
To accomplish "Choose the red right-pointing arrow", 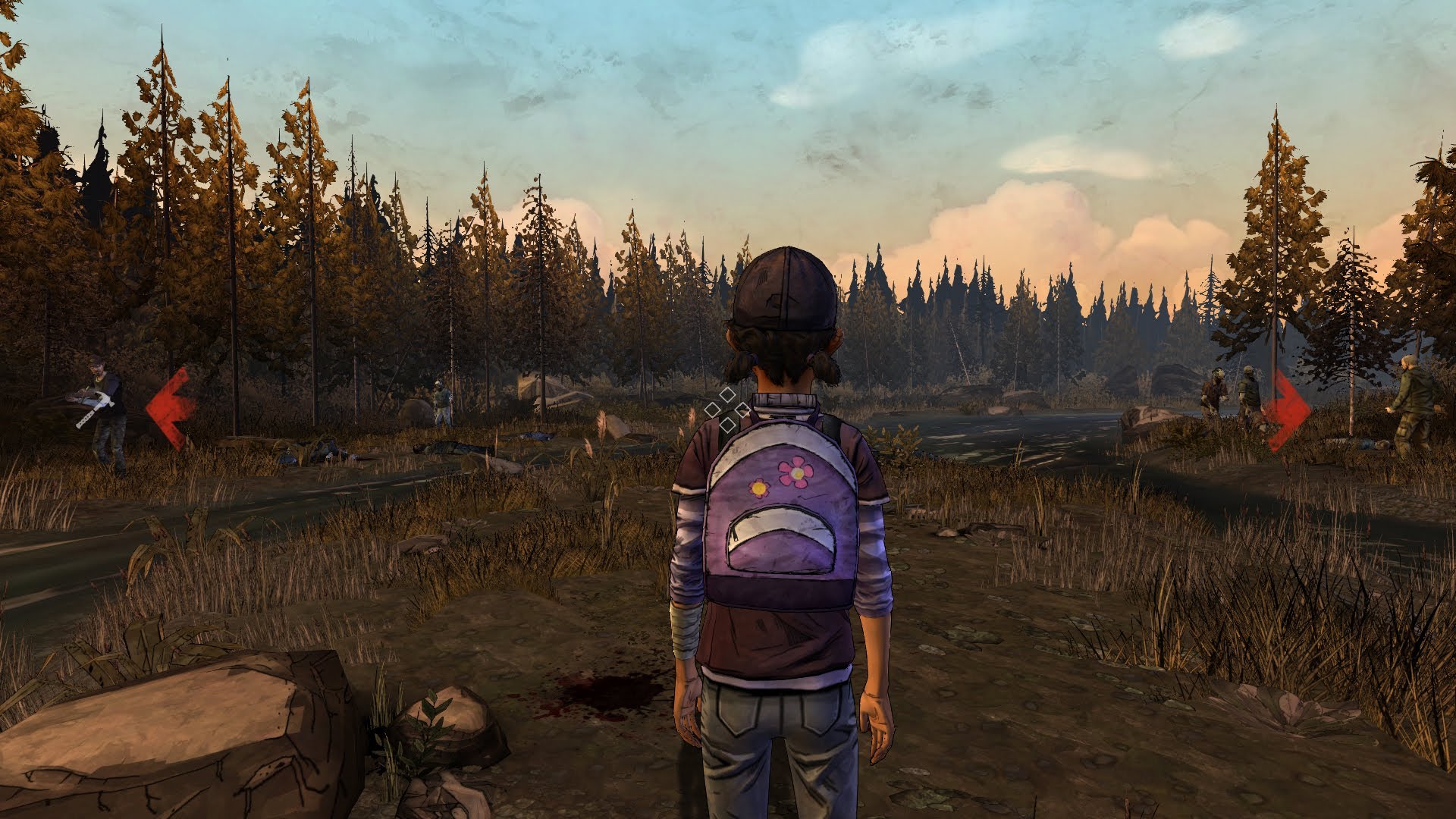I will tap(1287, 409).
